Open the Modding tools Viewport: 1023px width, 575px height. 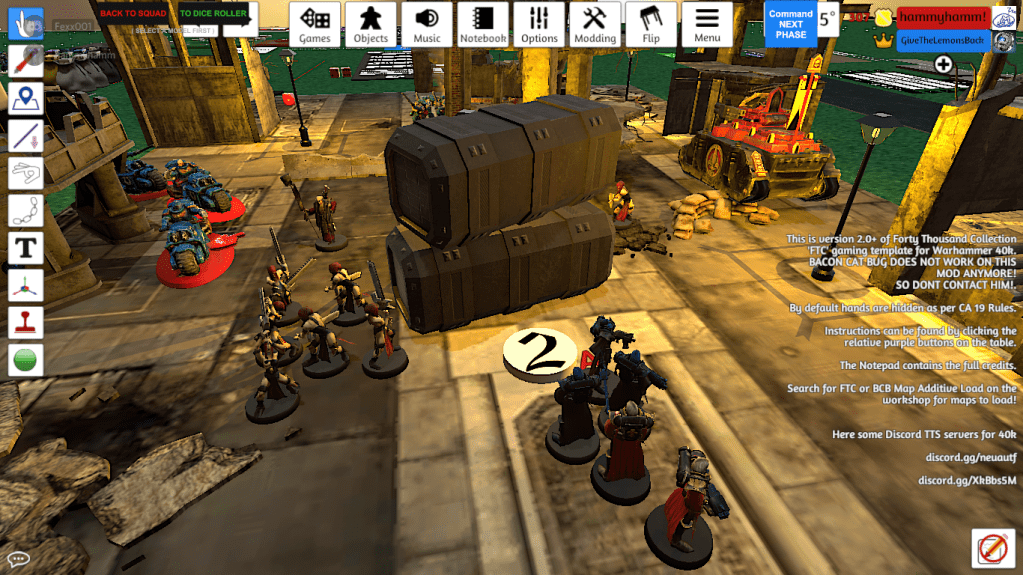pos(595,24)
